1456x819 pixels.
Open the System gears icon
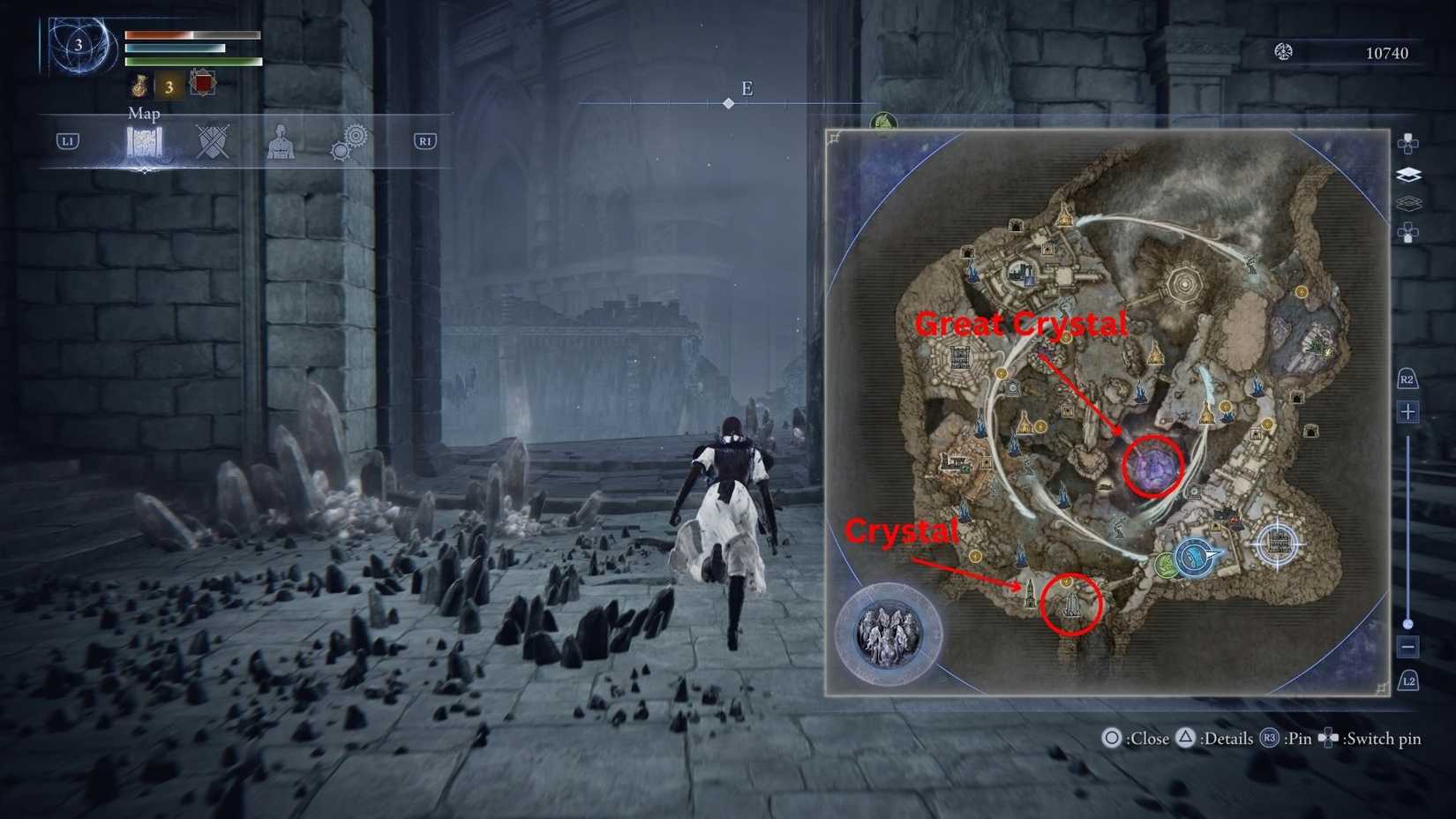350,139
